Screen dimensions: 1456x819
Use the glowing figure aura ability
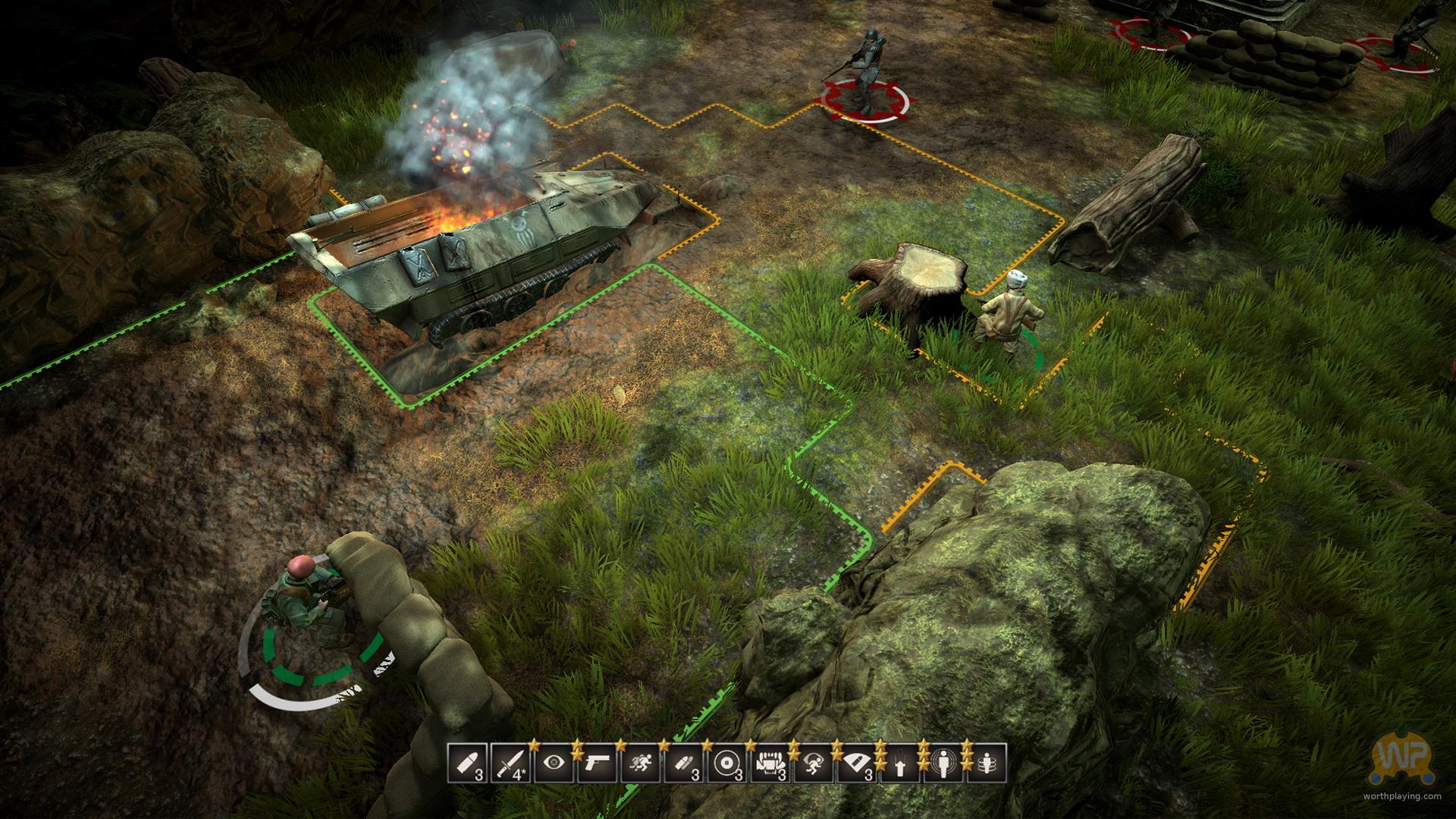pos(943,764)
